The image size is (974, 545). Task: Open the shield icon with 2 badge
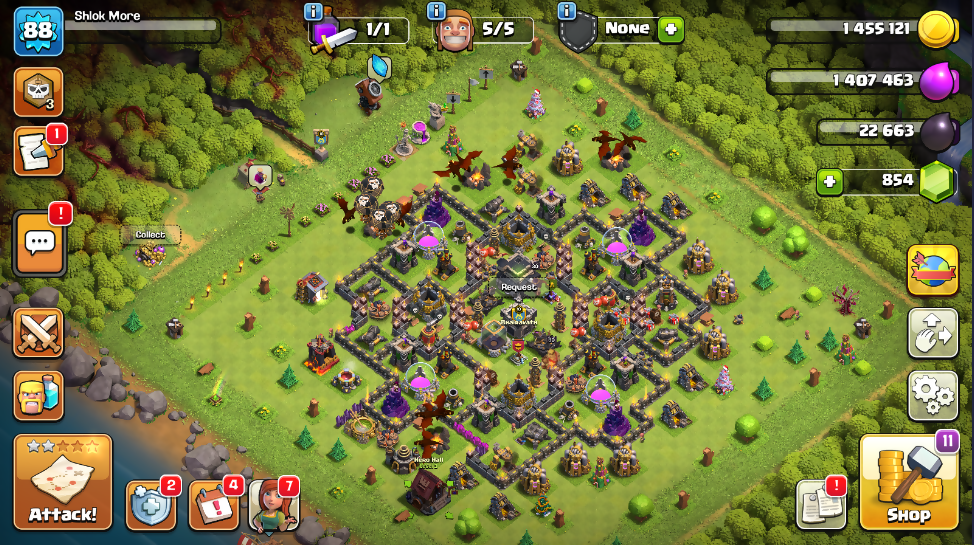tap(150, 505)
